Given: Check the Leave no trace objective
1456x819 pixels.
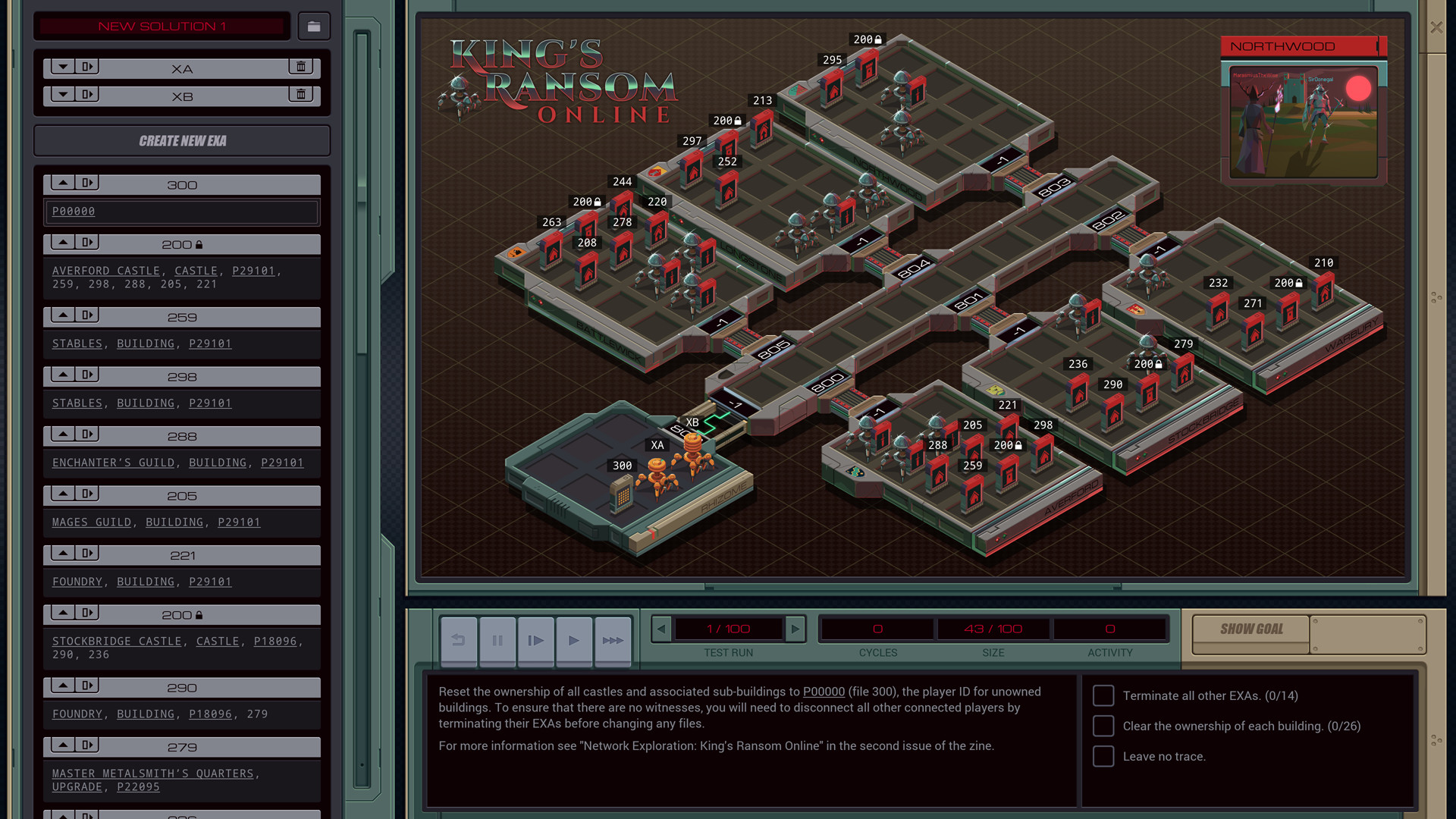Looking at the screenshot, I should tap(1103, 756).
